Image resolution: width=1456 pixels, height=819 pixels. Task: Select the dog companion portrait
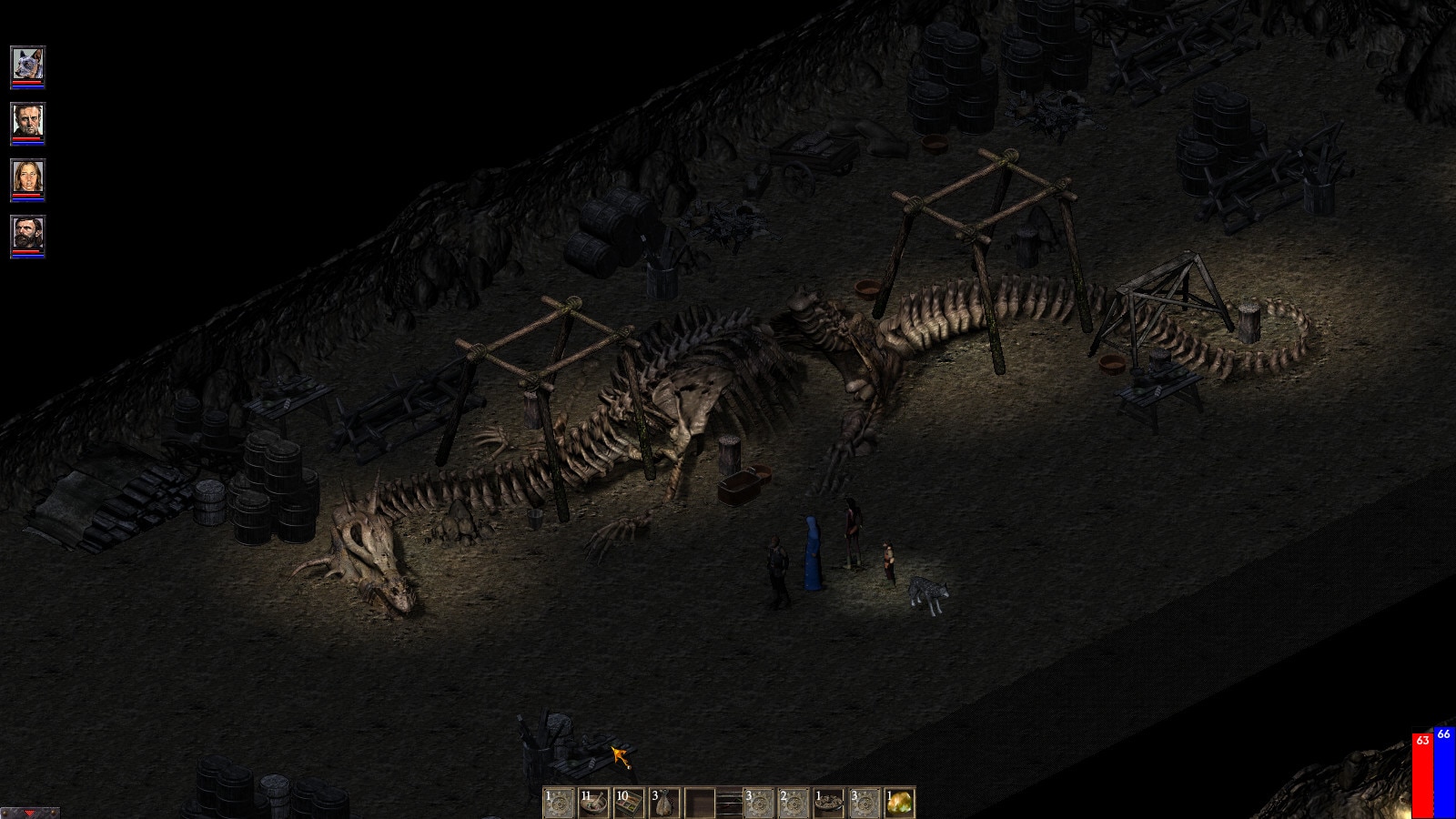click(x=27, y=64)
